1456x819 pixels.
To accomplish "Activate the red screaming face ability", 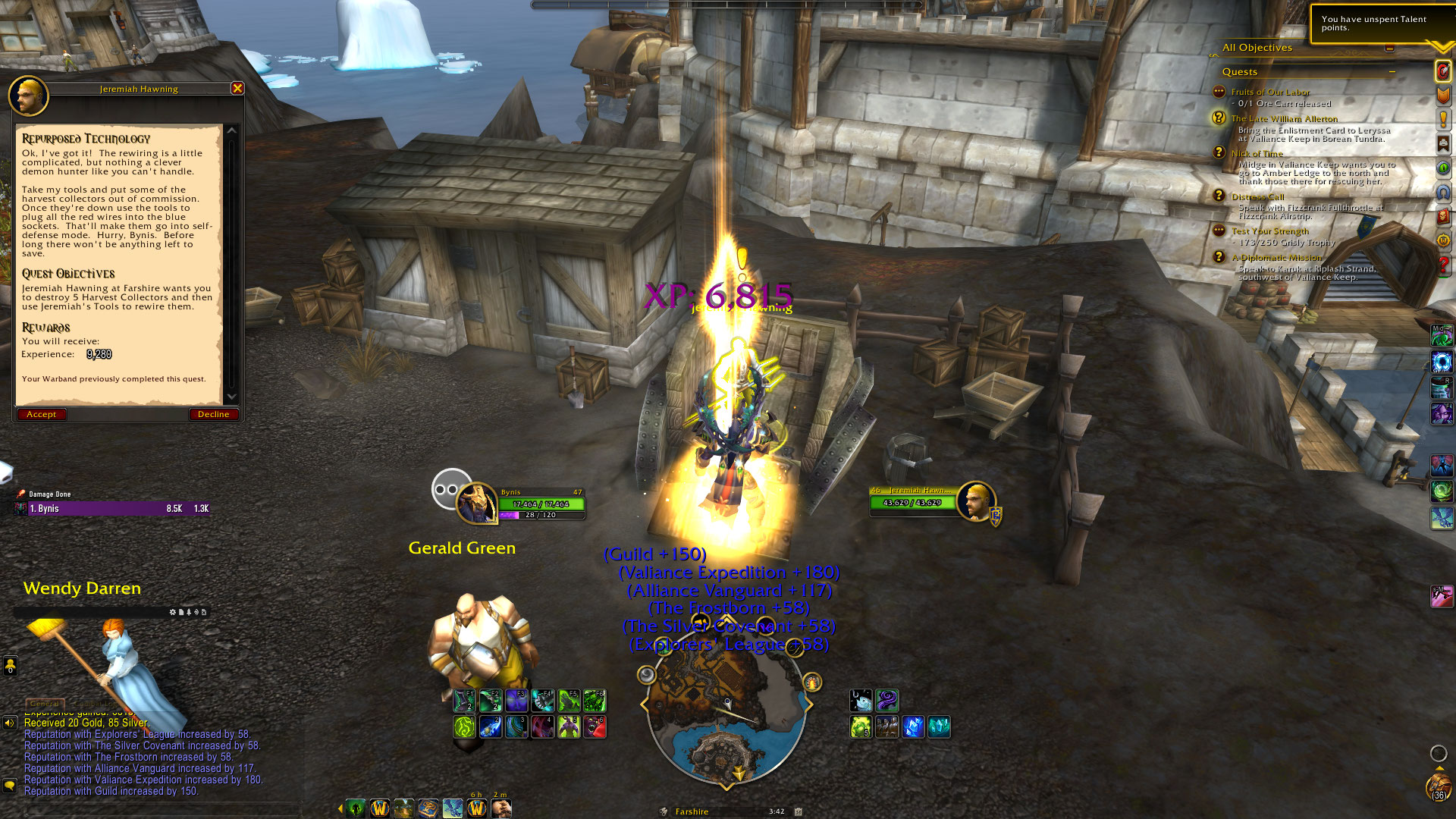I will click(595, 727).
